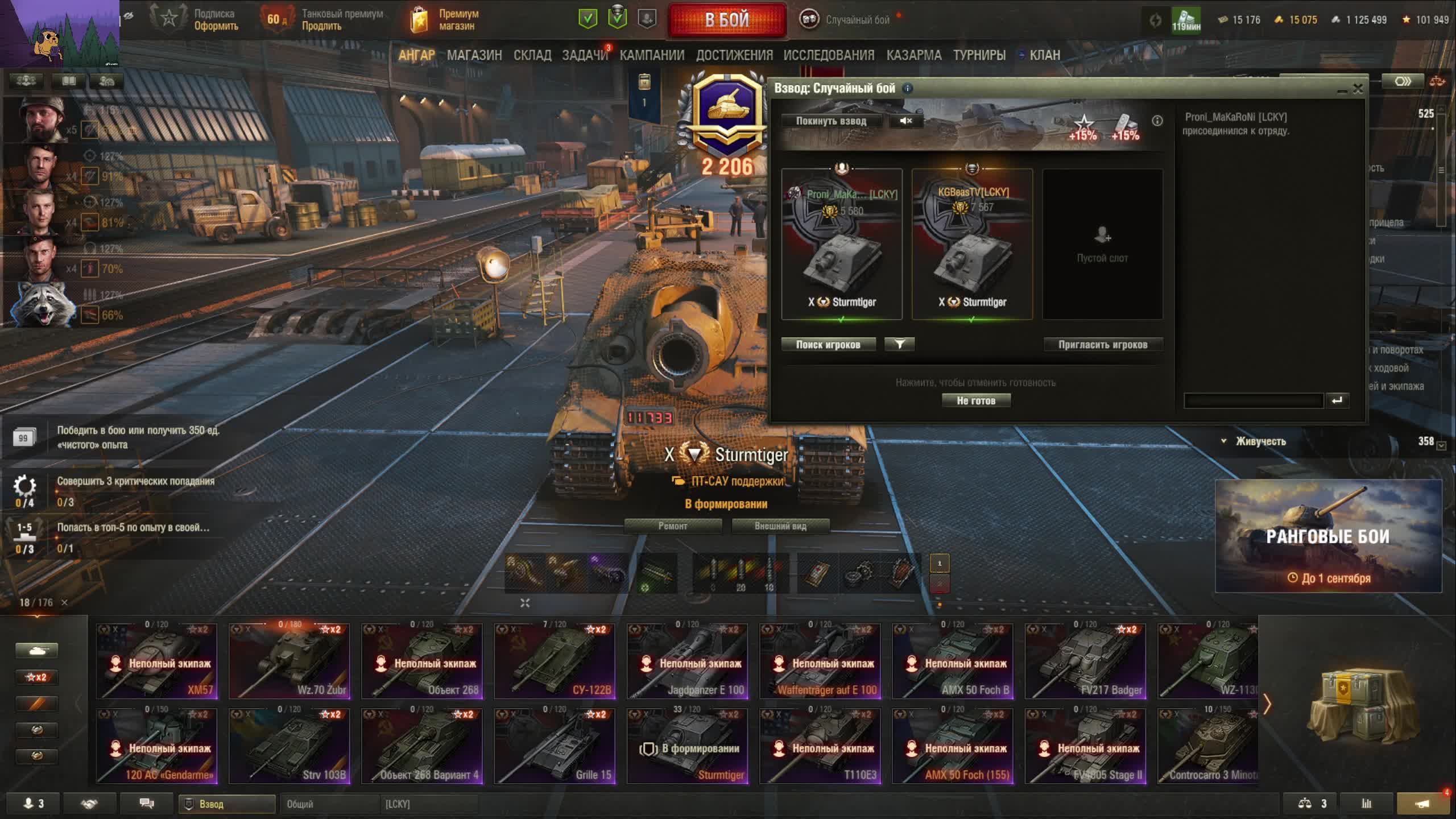The height and width of the screenshot is (819, 1456).
Task: Open the Премиум магазин
Action: (445, 20)
